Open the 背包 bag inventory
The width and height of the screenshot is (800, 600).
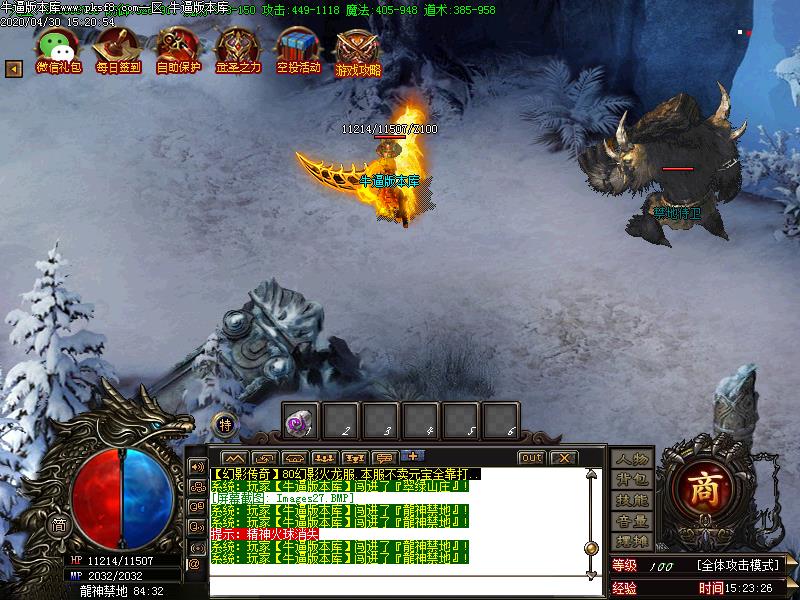tap(632, 479)
